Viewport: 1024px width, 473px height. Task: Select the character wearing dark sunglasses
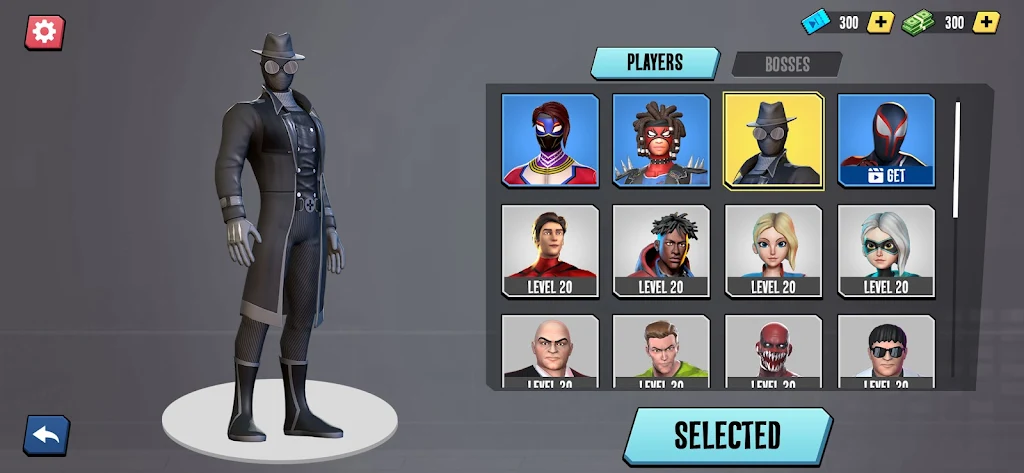(886, 350)
